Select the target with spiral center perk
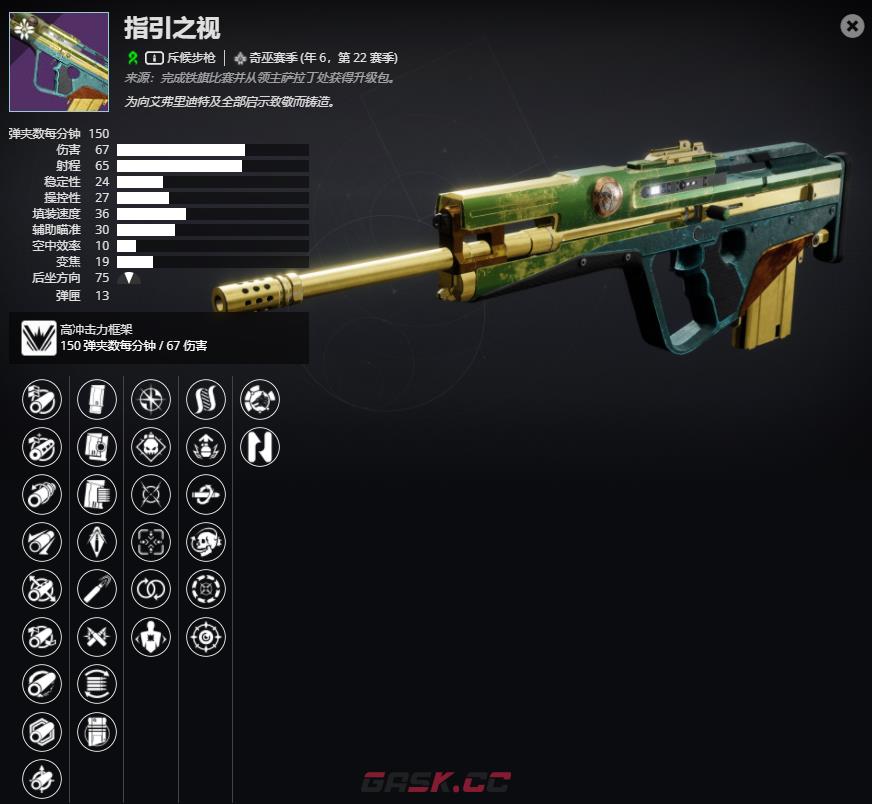Viewport: 872px width, 804px height. pyautogui.click(x=206, y=637)
